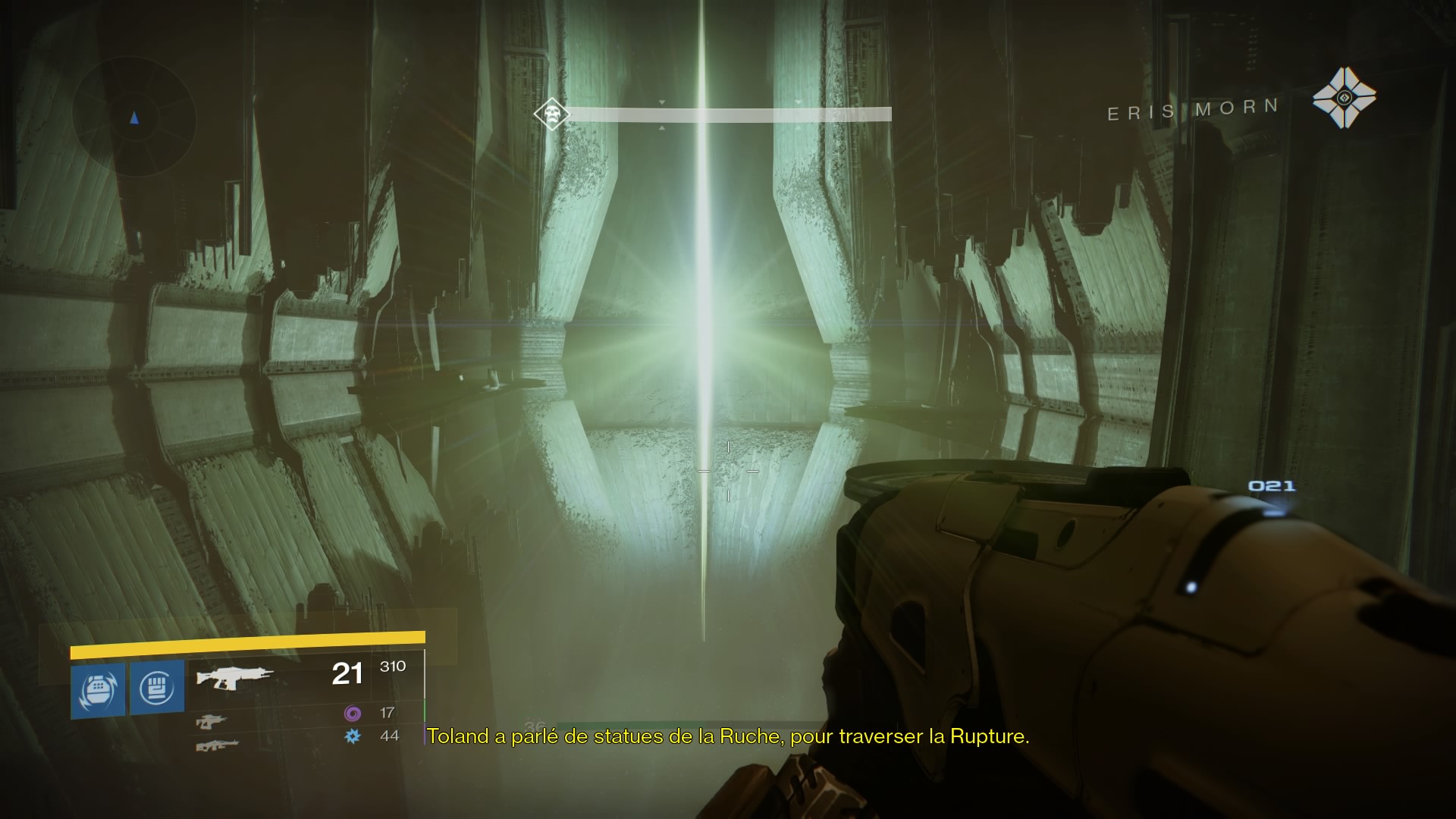
Task: Choose the second weapon in reserve
Action: 211,721
